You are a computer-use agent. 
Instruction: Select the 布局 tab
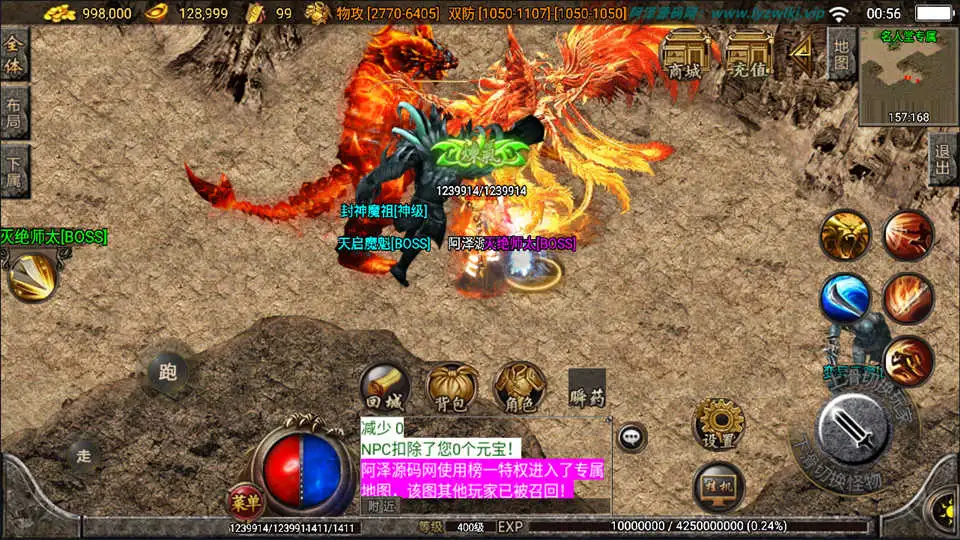click(14, 113)
